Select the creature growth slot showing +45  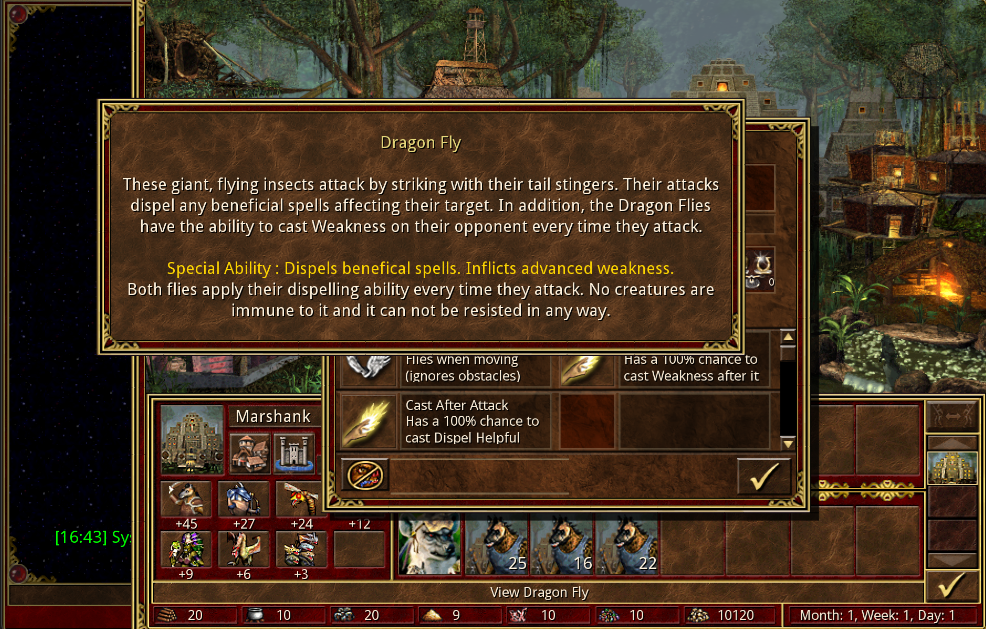pyautogui.click(x=186, y=499)
